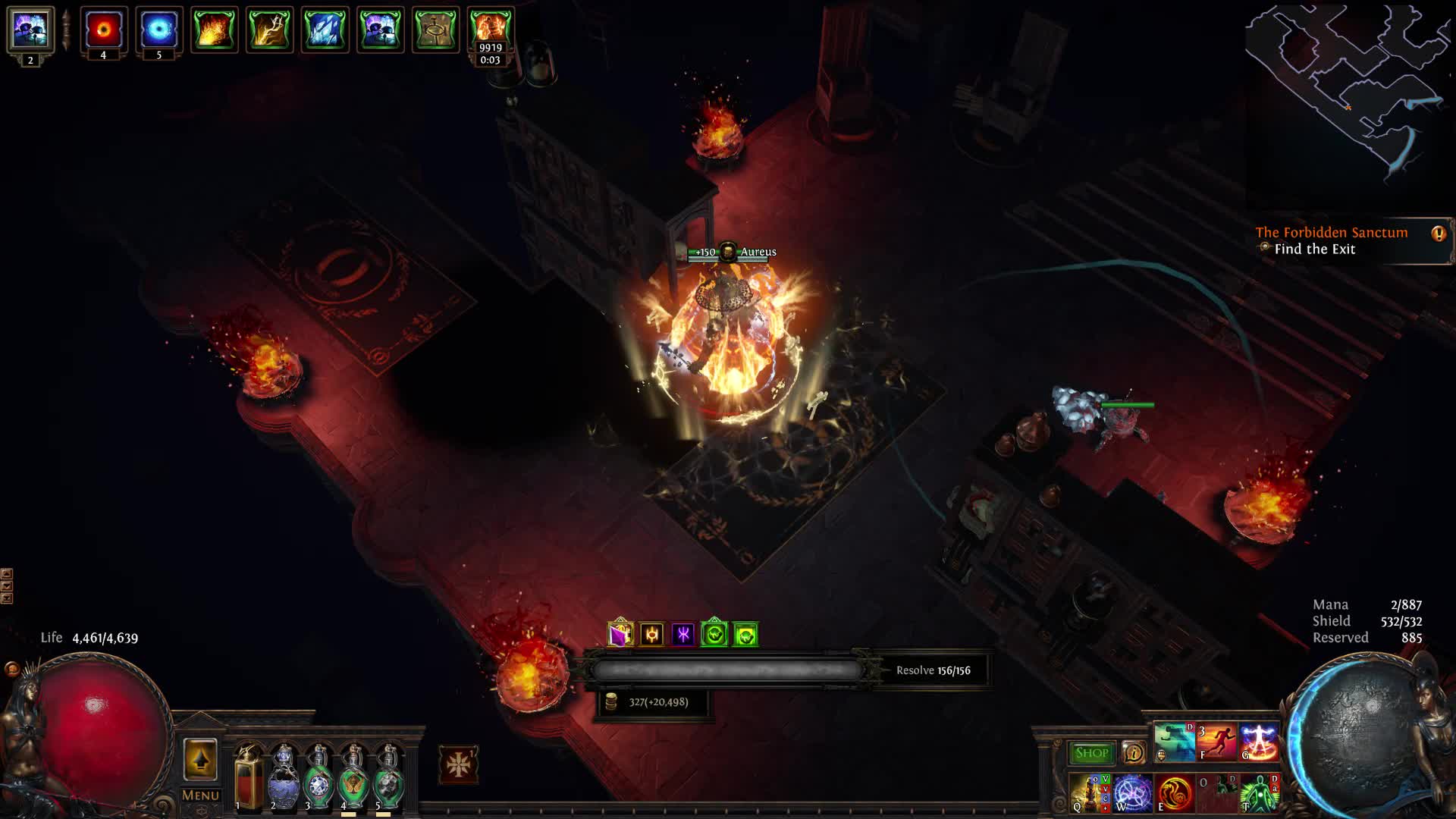Activate the red running figure skill on F
Image resolution: width=1456 pixels, height=819 pixels.
(1216, 742)
